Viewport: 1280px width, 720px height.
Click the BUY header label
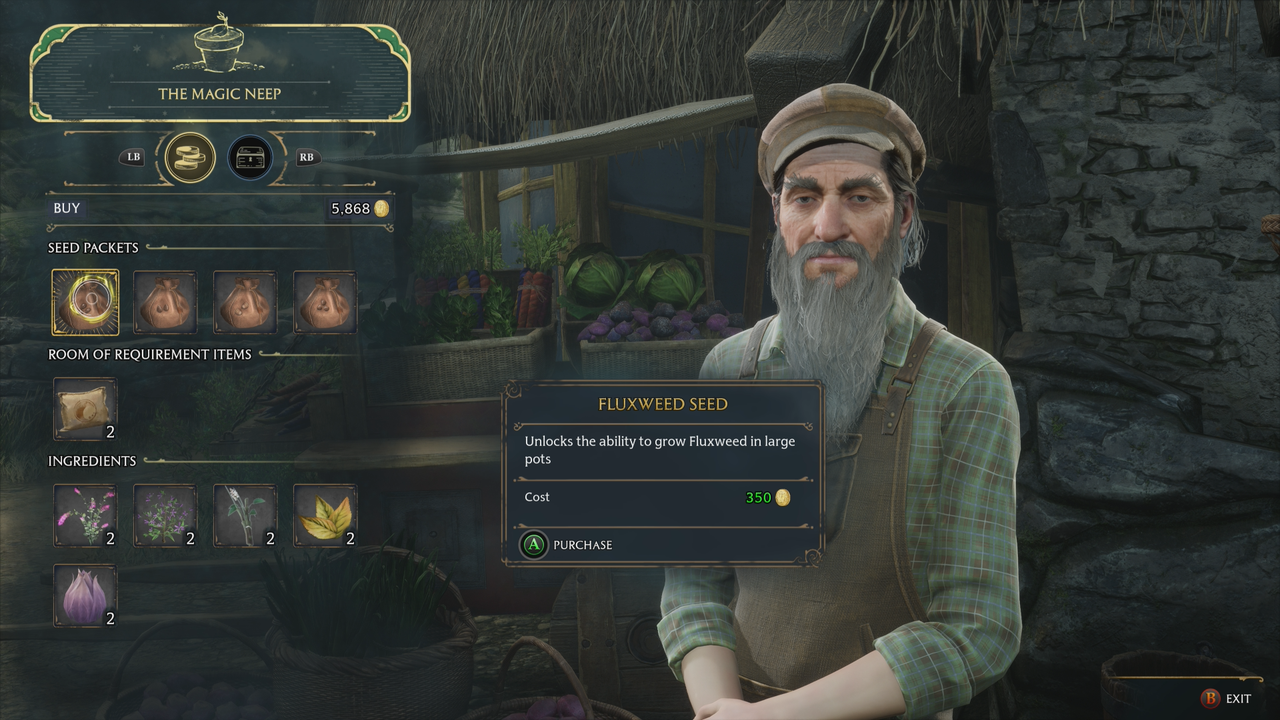[x=66, y=208]
